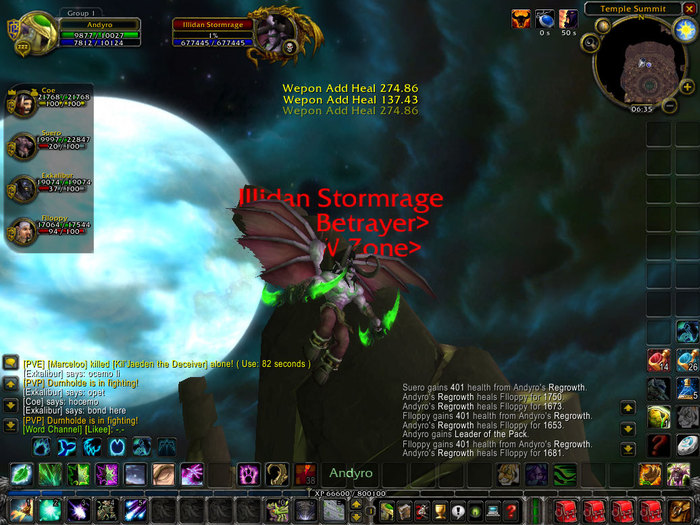
Task: Close the minimap with the X button
Action: (688, 9)
